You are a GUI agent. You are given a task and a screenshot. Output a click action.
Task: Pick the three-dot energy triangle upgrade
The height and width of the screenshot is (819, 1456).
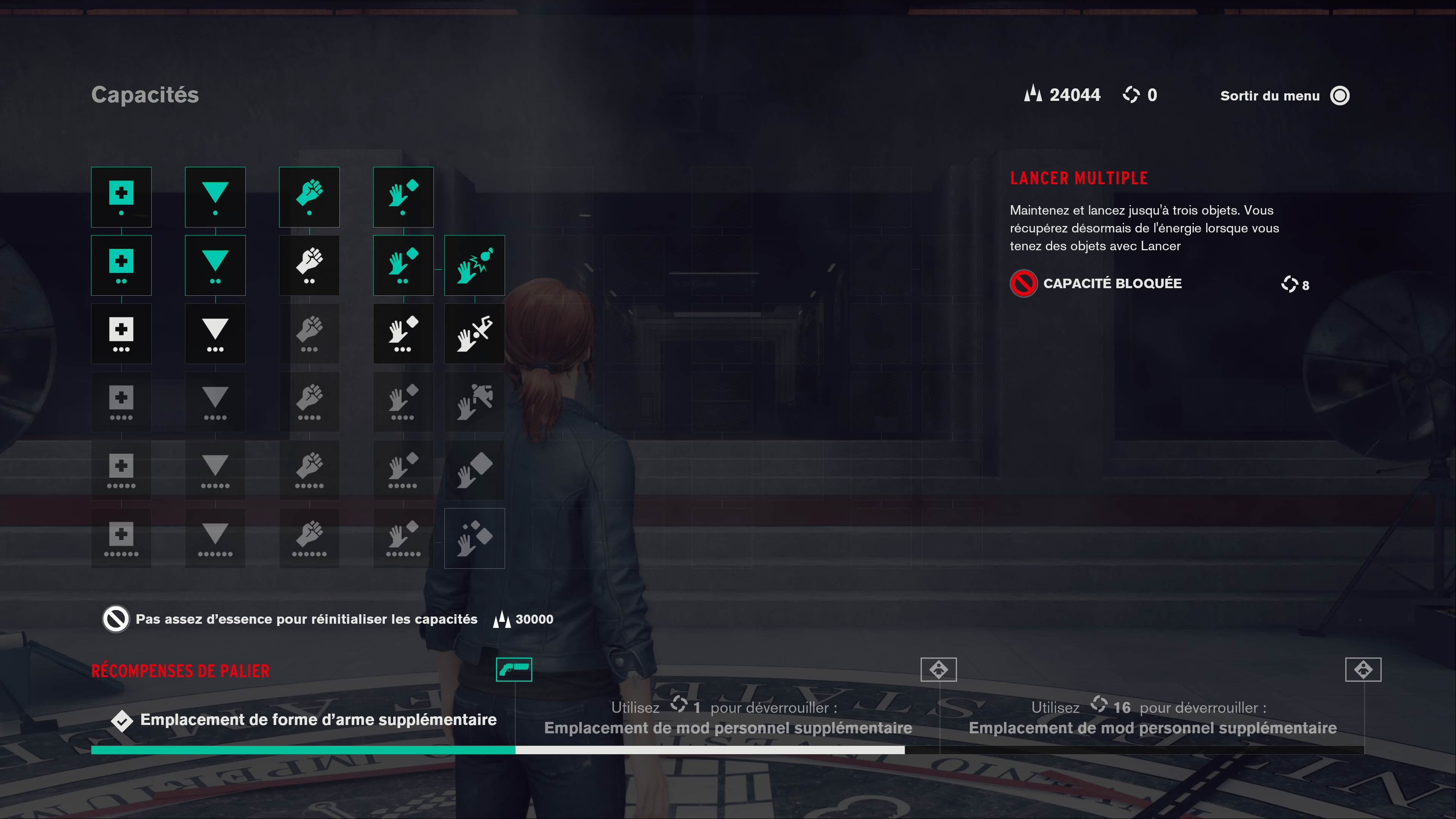click(x=215, y=334)
